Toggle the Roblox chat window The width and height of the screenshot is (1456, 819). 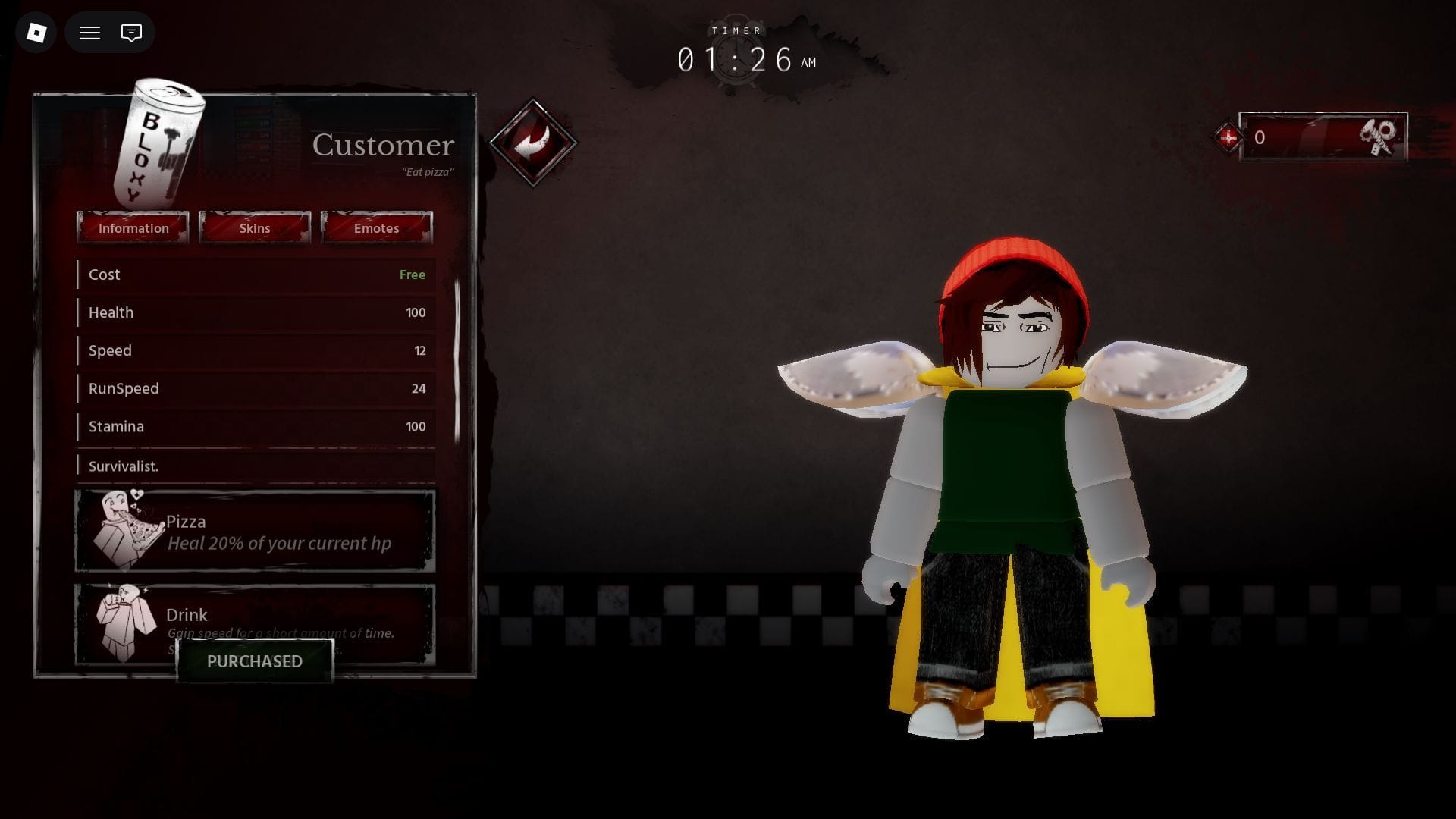(131, 33)
